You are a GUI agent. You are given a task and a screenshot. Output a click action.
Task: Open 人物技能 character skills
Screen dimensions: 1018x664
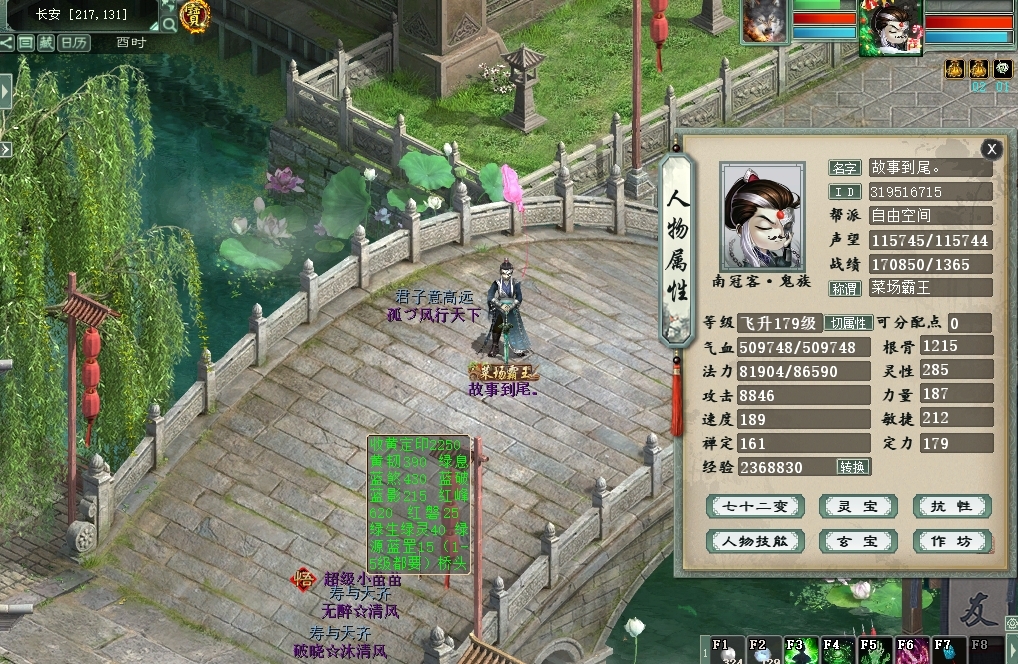pyautogui.click(x=755, y=541)
